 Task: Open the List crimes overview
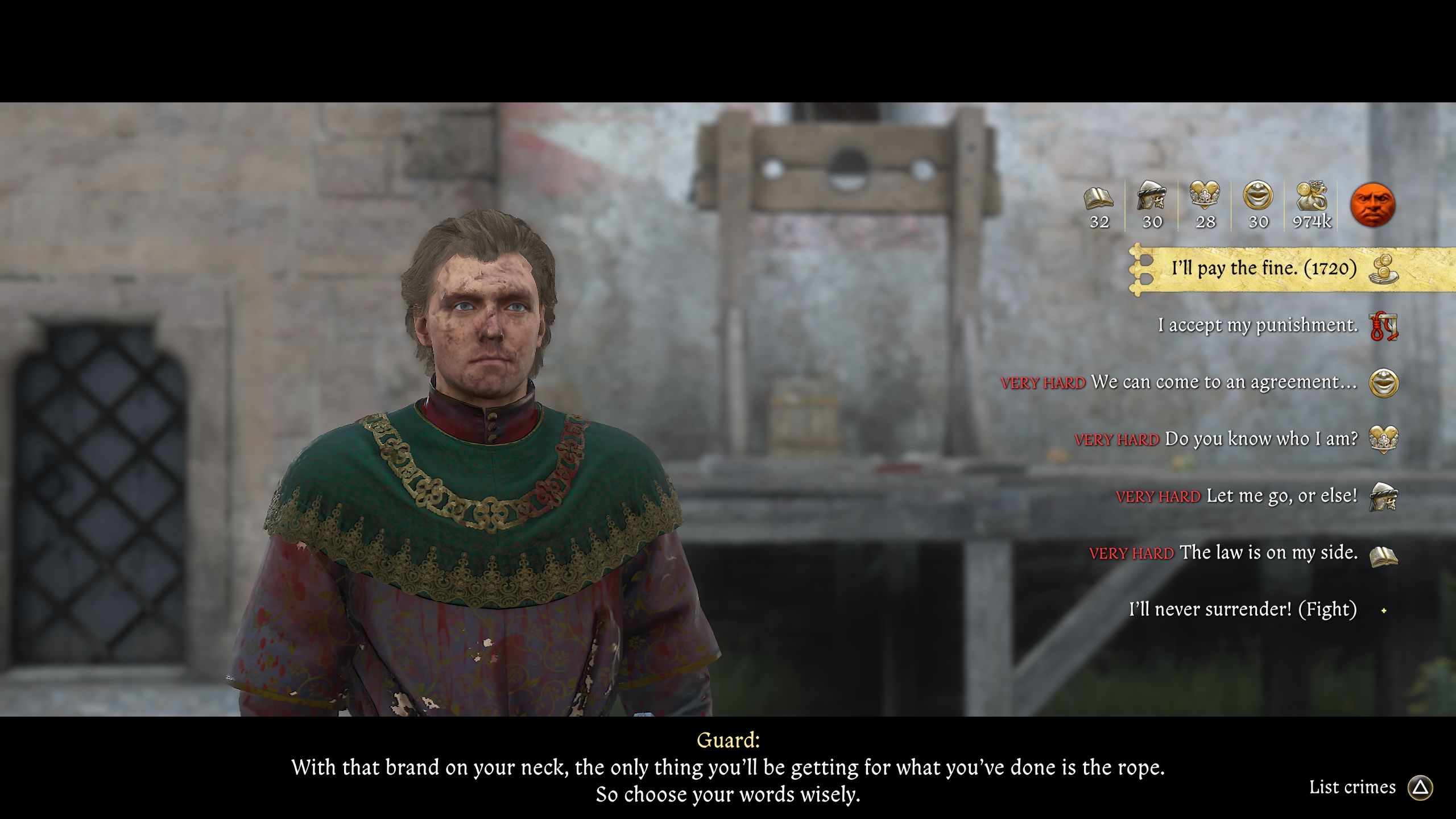(1352, 787)
